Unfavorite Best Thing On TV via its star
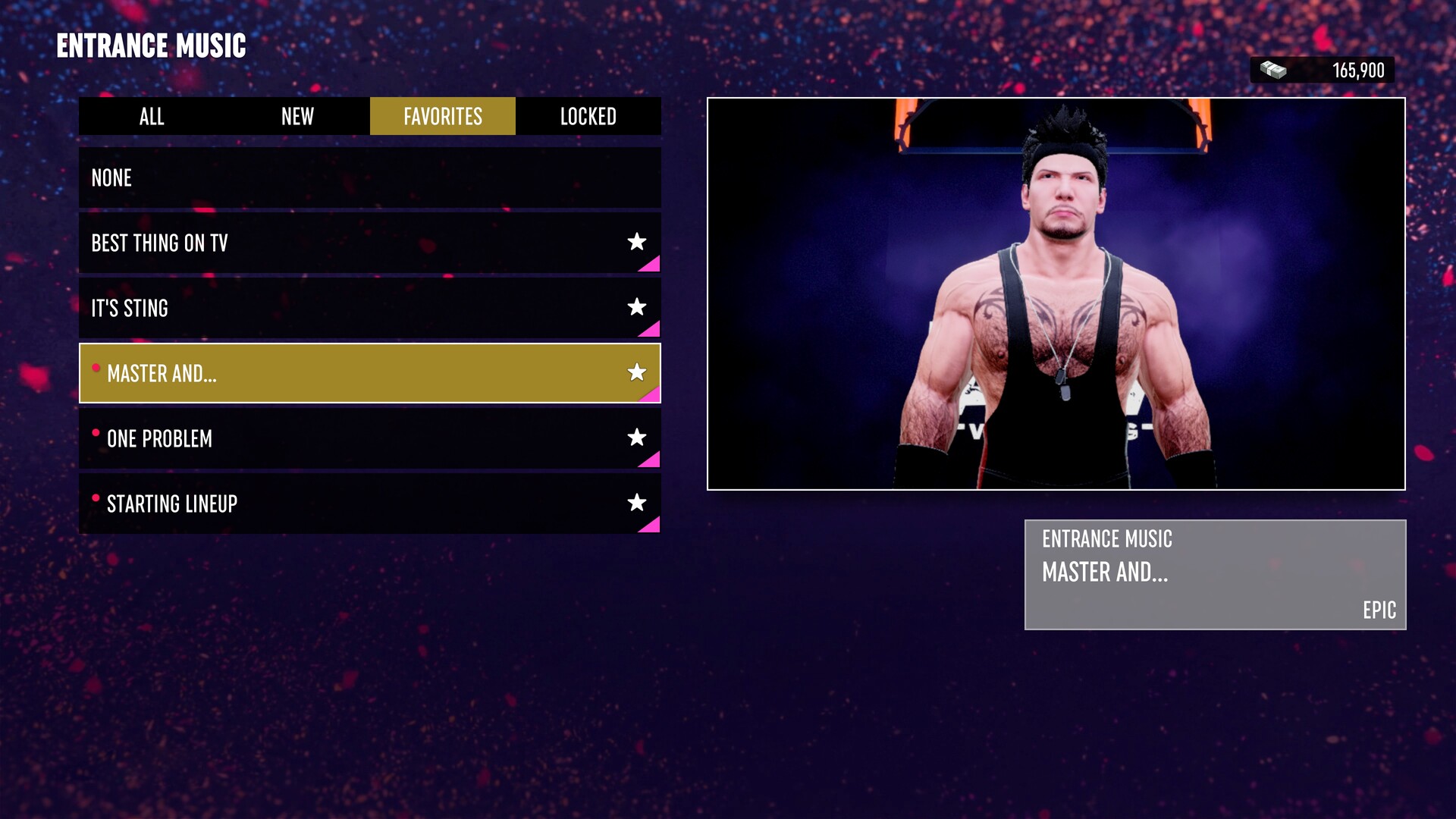 point(637,242)
